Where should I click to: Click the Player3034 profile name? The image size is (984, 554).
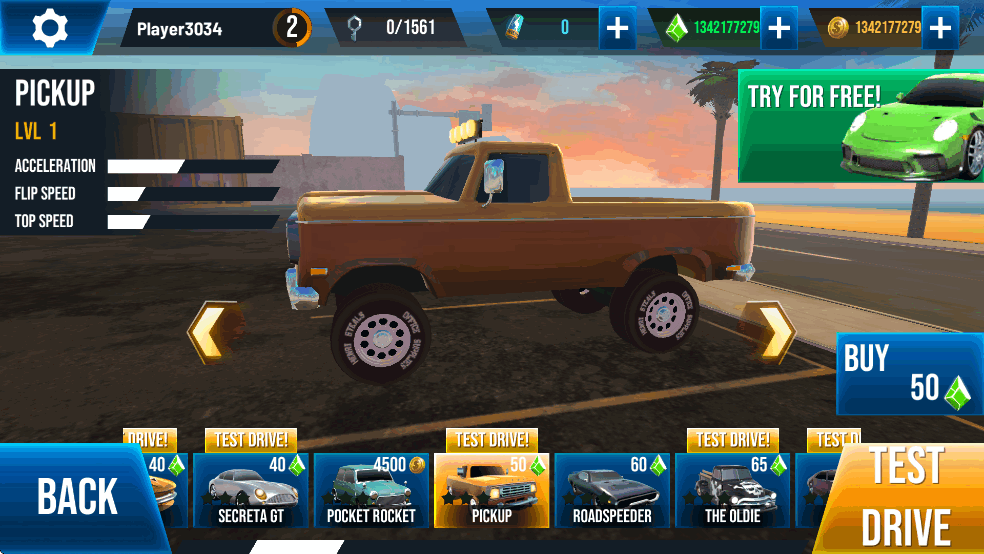[180, 28]
